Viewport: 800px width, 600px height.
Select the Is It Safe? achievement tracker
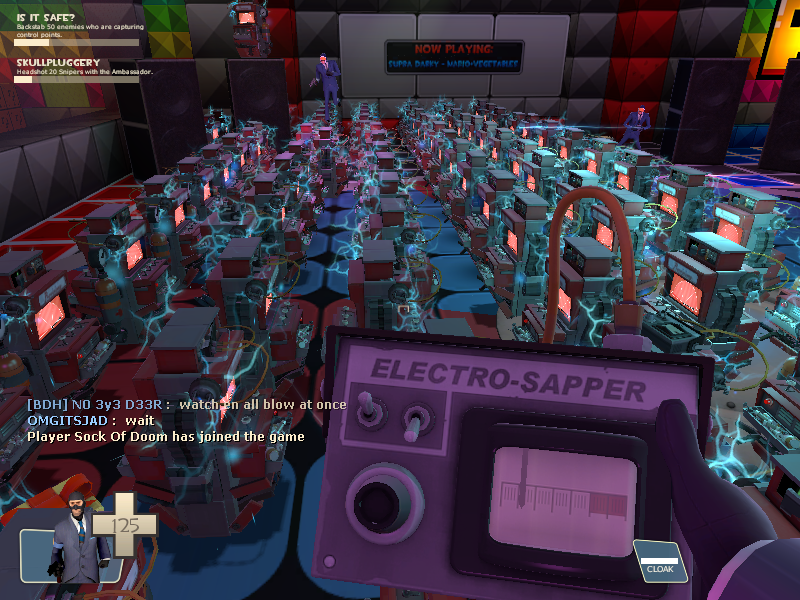click(75, 27)
